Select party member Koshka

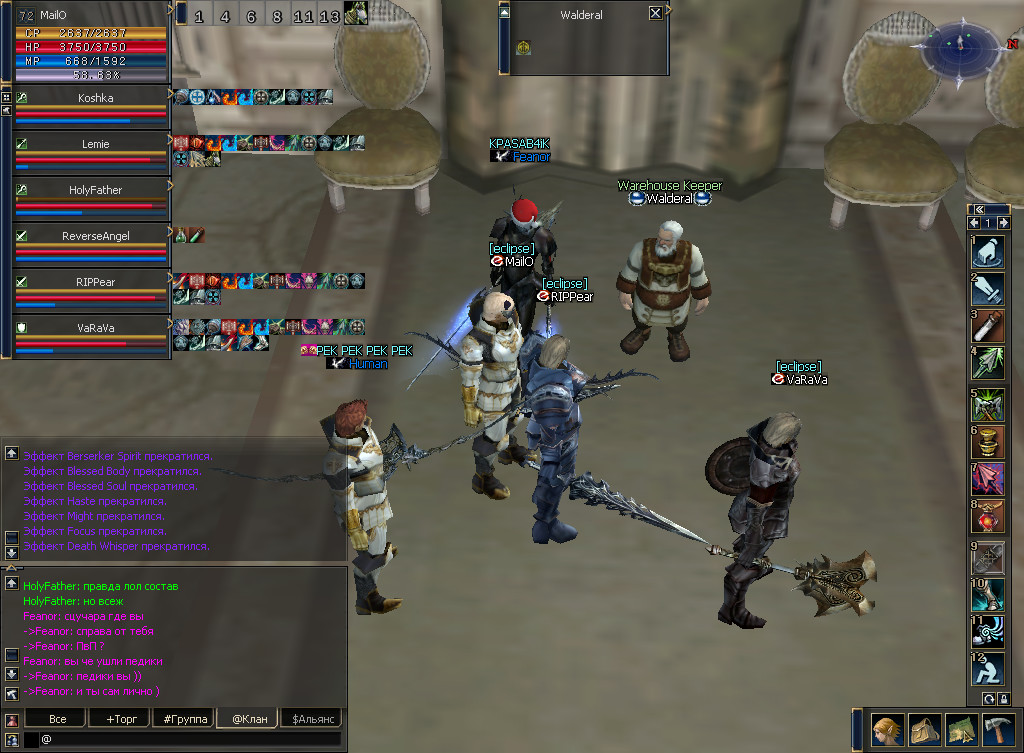pyautogui.click(x=95, y=98)
